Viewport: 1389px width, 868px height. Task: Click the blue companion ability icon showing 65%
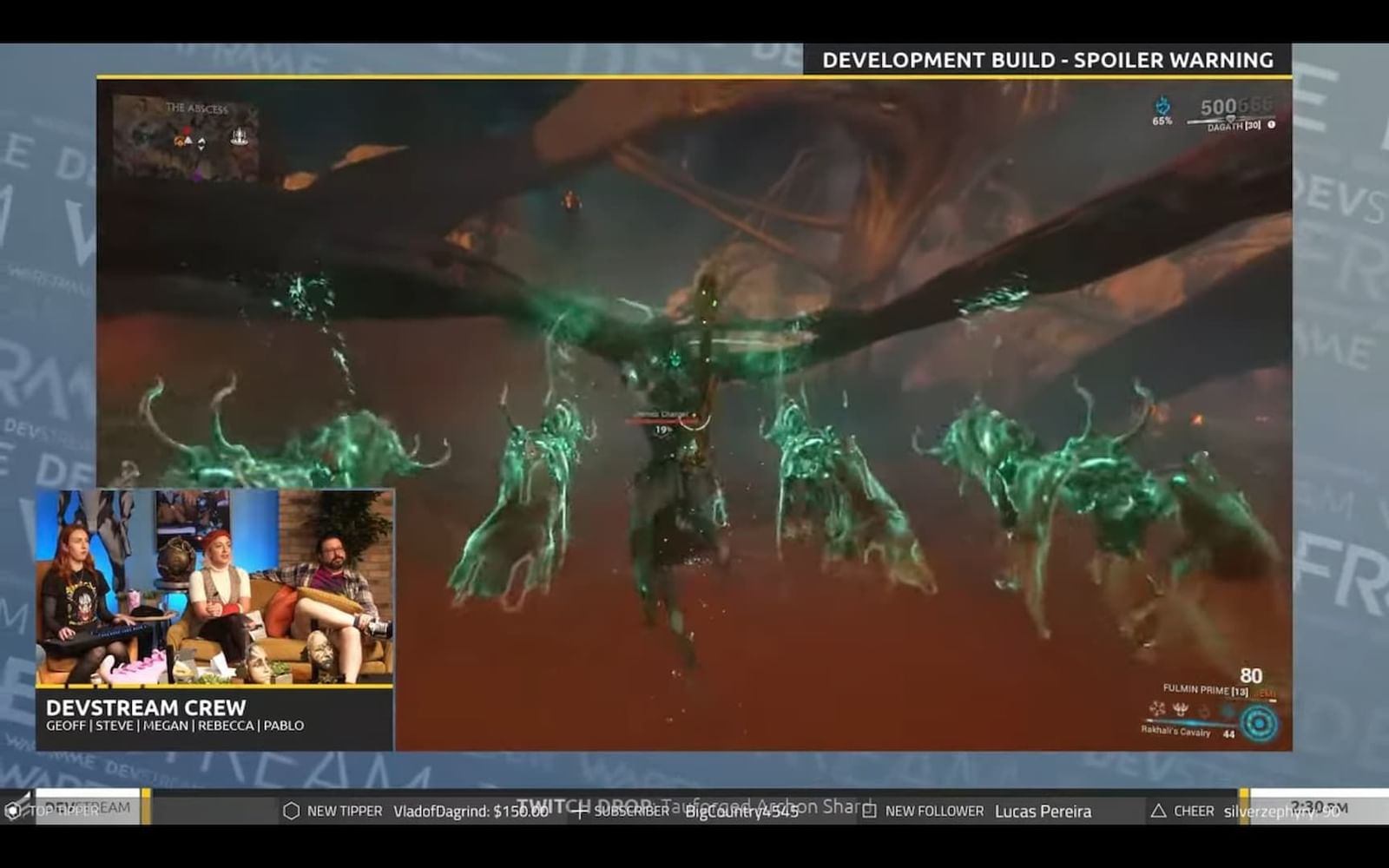click(1163, 106)
